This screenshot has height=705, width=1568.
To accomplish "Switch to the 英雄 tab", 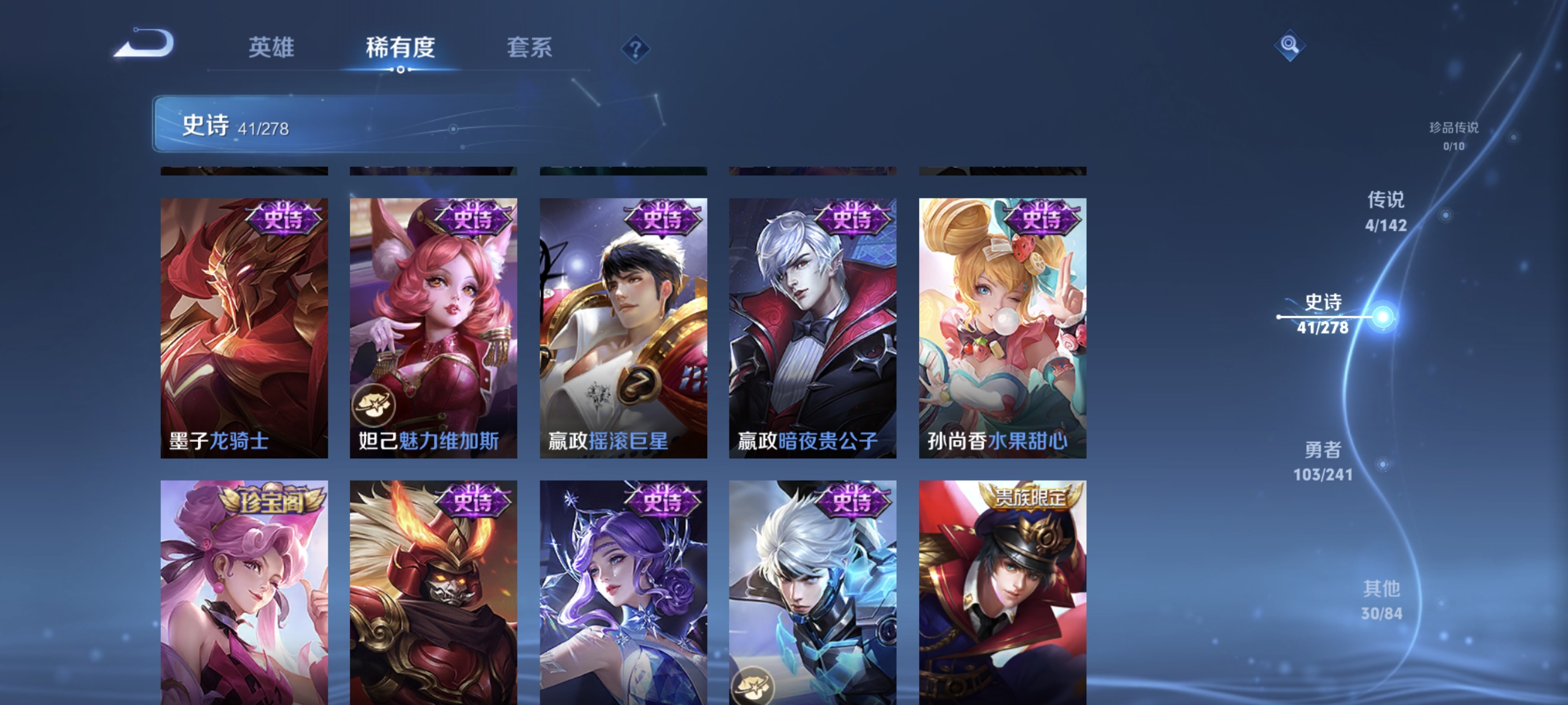I will click(x=272, y=49).
